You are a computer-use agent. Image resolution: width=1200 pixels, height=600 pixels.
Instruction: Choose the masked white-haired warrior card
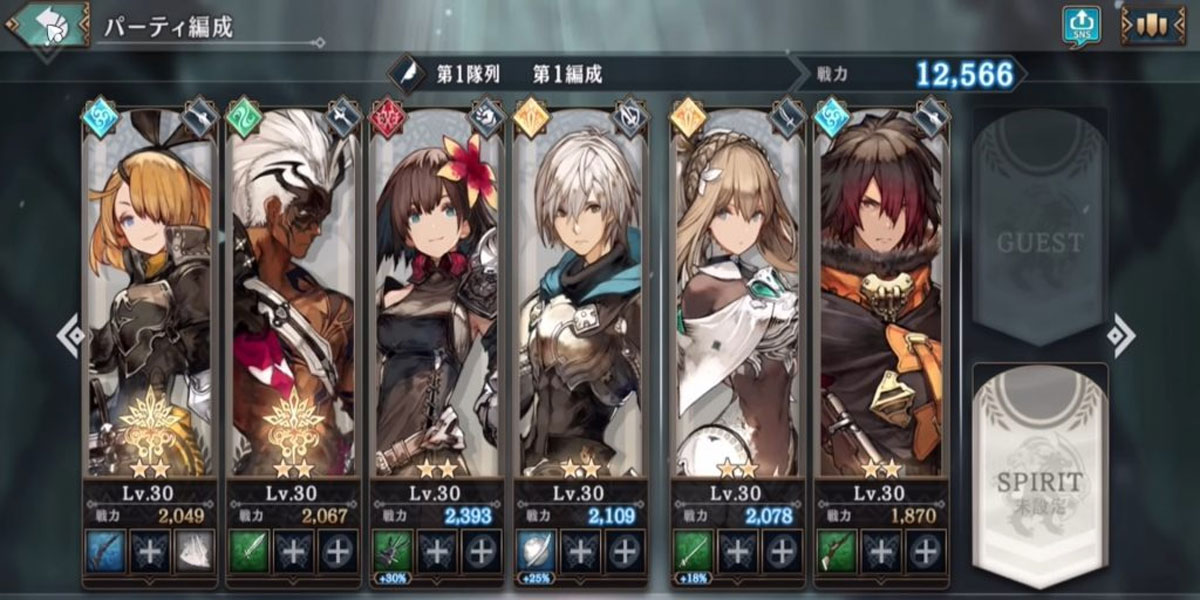tap(292, 300)
